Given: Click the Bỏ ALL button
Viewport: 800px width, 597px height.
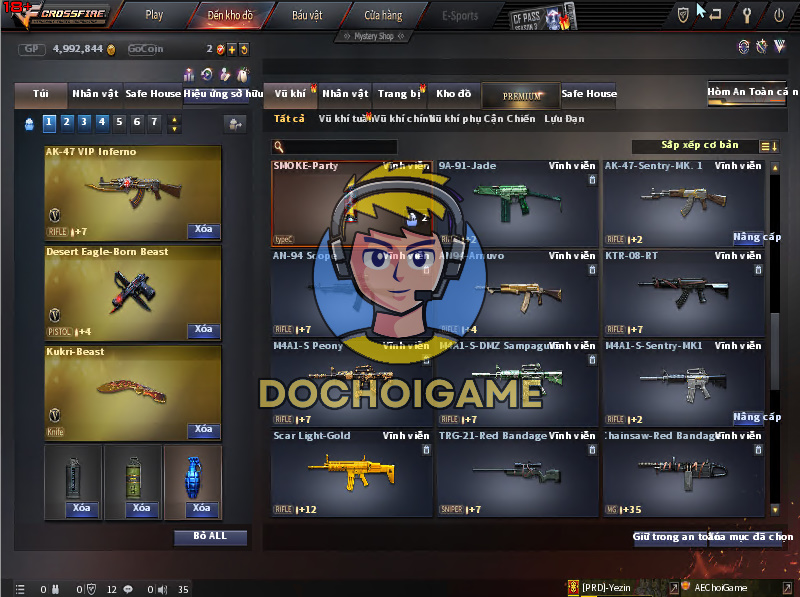Looking at the screenshot, I should pos(210,537).
